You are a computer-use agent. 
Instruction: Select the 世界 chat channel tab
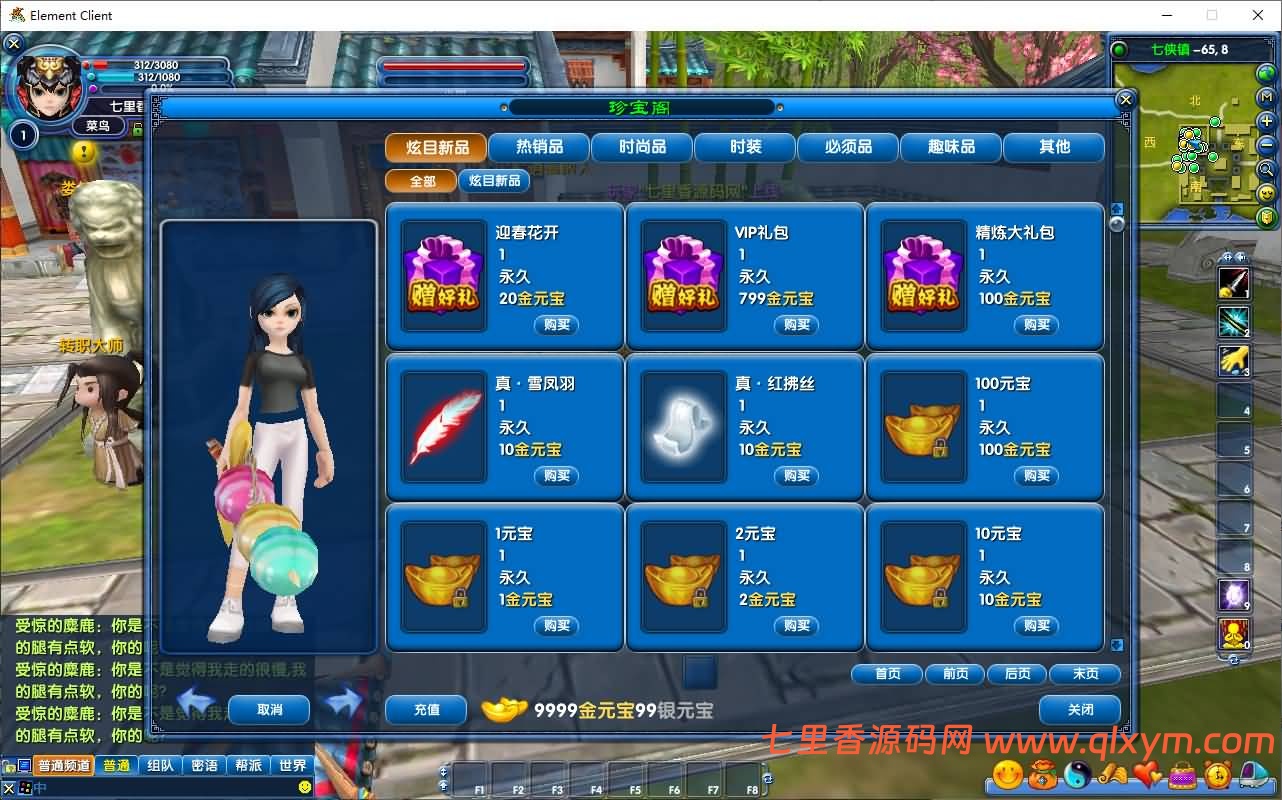[293, 765]
